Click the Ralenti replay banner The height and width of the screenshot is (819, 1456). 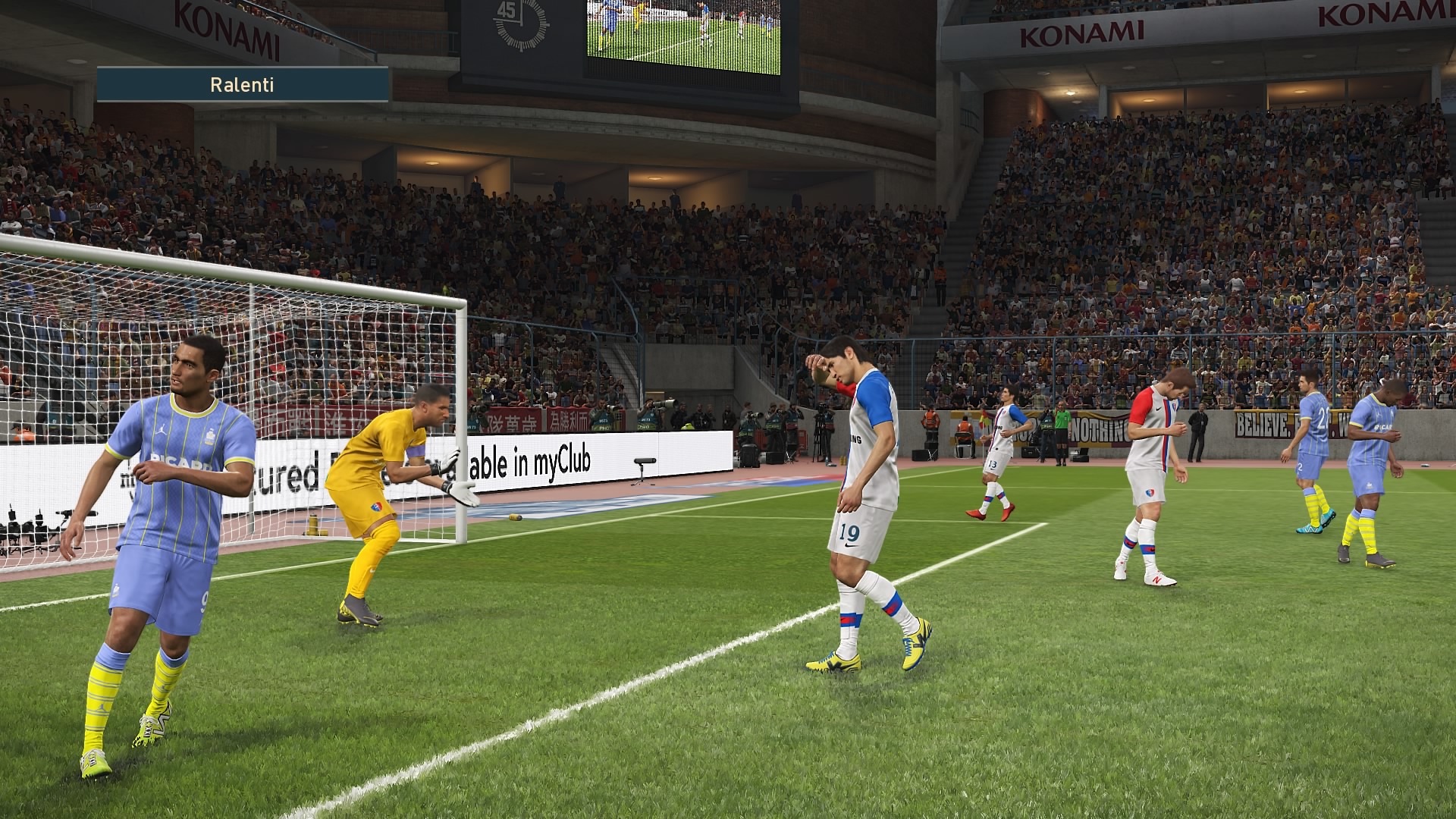click(242, 85)
